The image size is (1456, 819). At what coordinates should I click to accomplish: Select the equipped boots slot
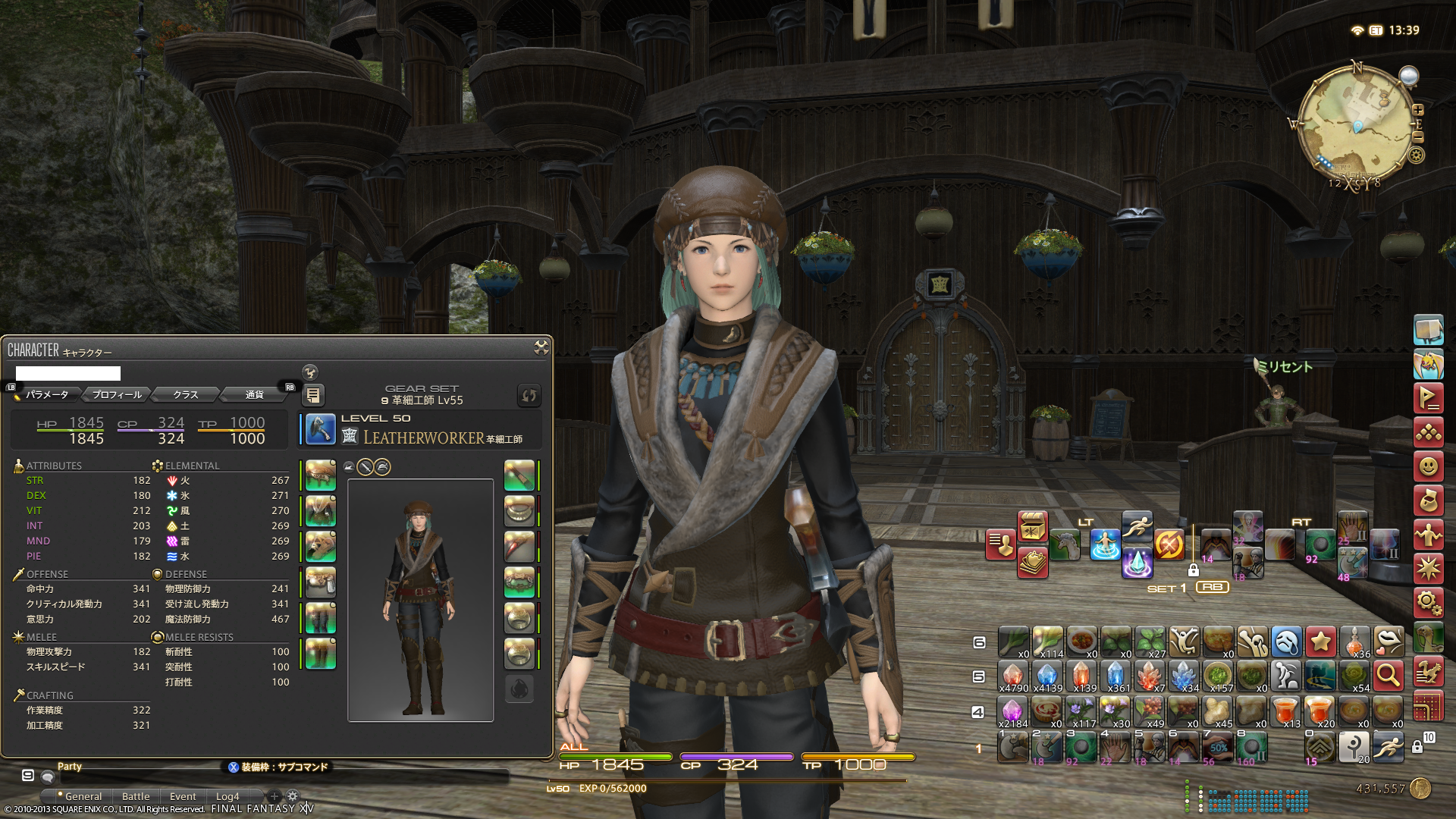[x=321, y=654]
